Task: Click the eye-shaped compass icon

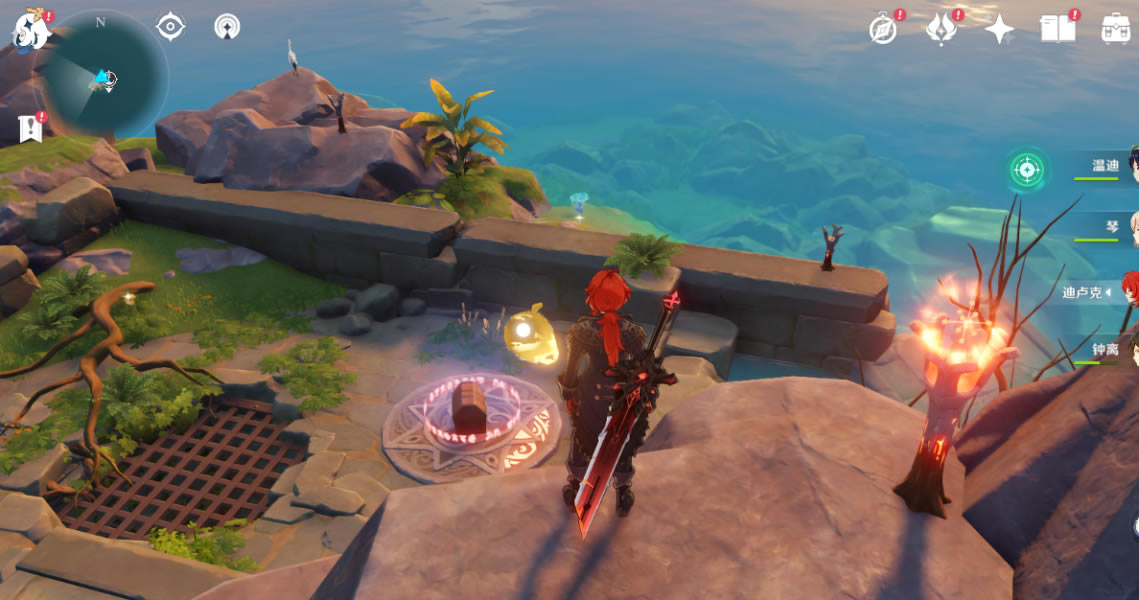Action: coord(171,27)
